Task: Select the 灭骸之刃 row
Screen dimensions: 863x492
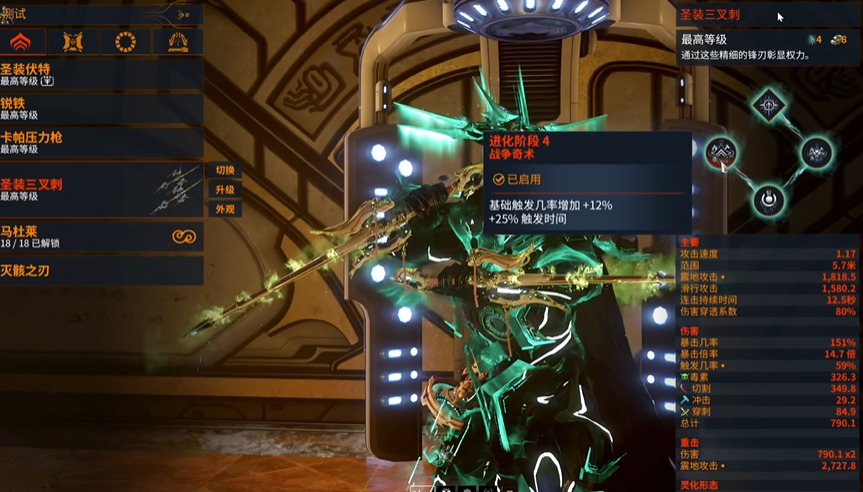Action: point(100,269)
